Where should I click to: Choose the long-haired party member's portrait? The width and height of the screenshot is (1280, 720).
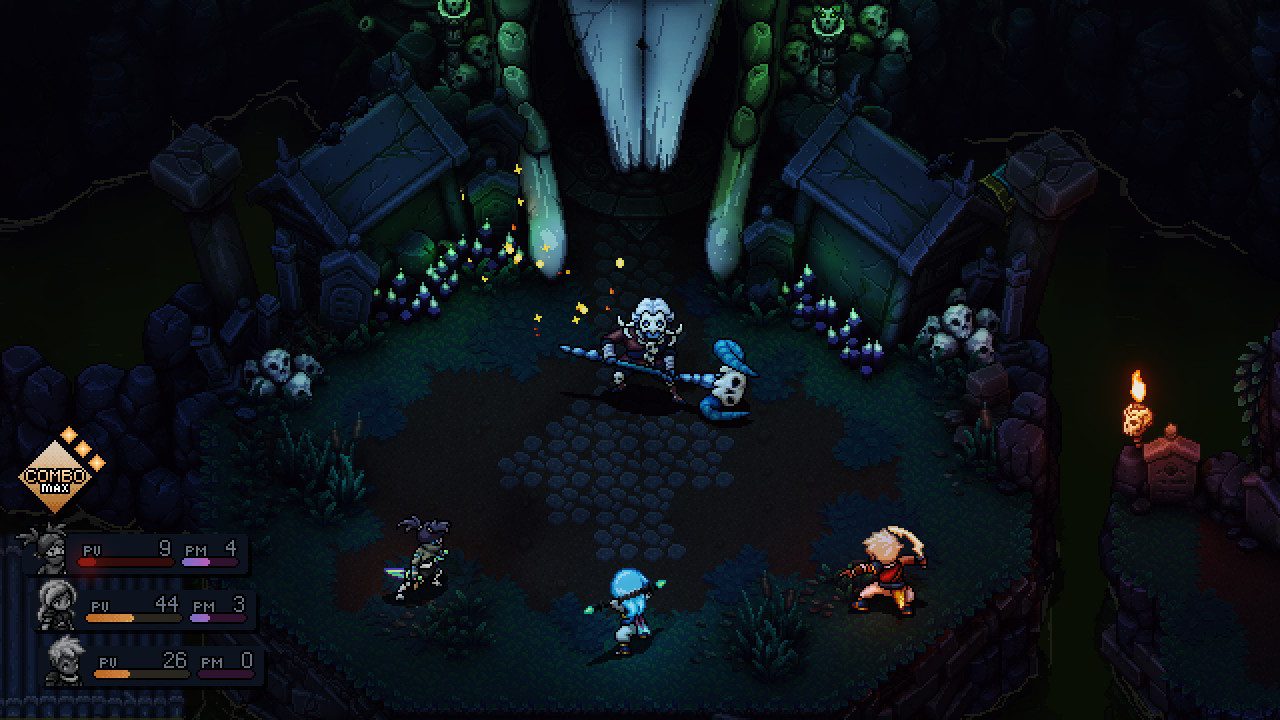[x=55, y=603]
